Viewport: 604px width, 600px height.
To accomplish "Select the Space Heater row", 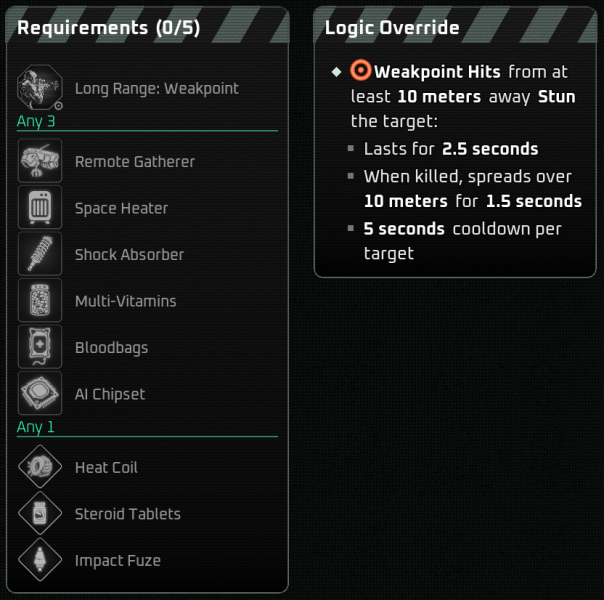I will coord(121,208).
